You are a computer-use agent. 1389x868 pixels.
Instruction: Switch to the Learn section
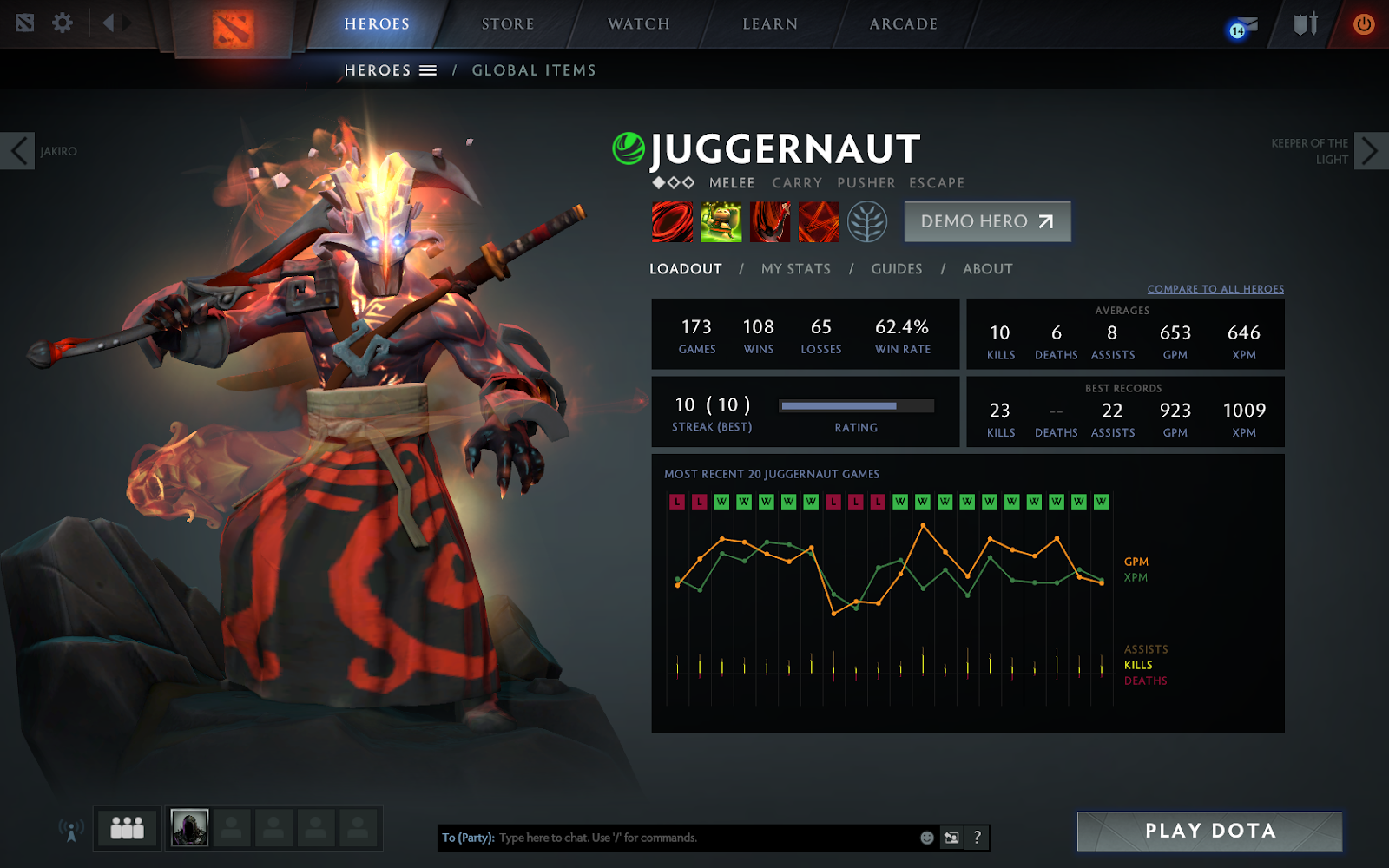pyautogui.click(x=769, y=24)
